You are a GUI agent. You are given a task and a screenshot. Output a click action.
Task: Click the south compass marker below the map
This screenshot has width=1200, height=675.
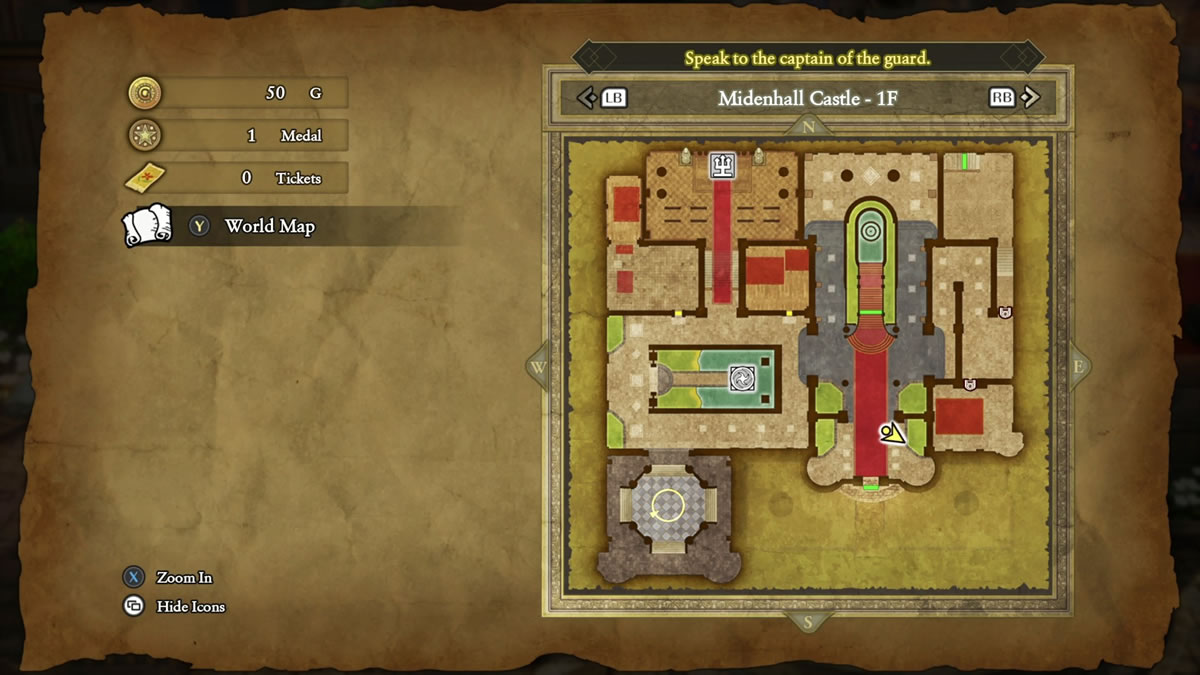(808, 622)
